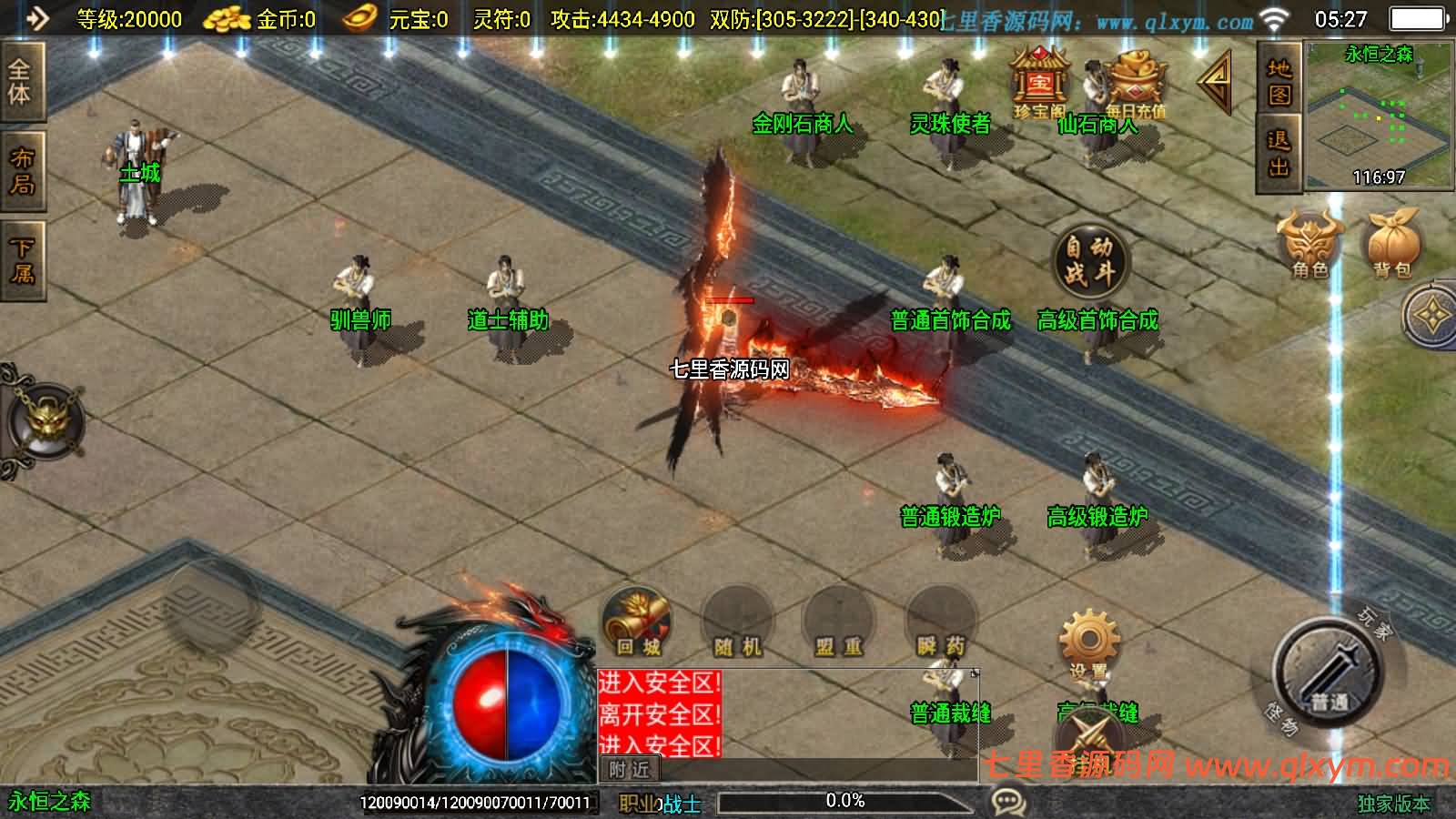Collapse top icons with the gold arrow
This screenshot has height=819, width=1456.
(x=1215, y=83)
